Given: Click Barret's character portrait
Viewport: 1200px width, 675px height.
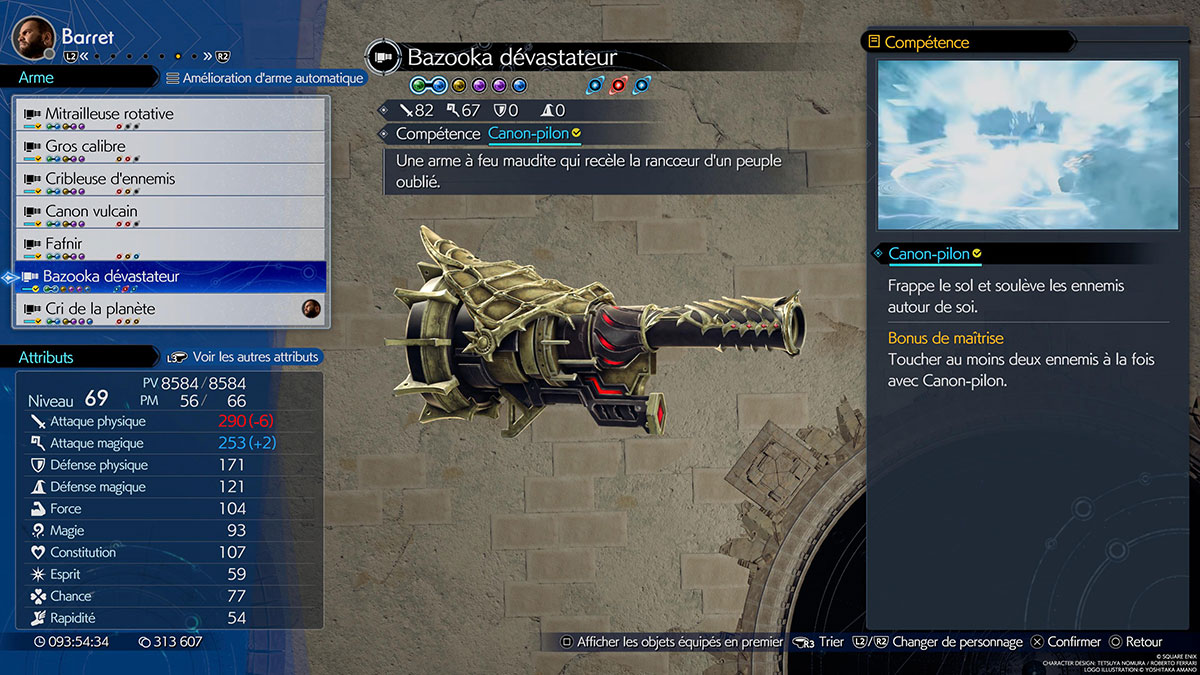Looking at the screenshot, I should point(33,38).
